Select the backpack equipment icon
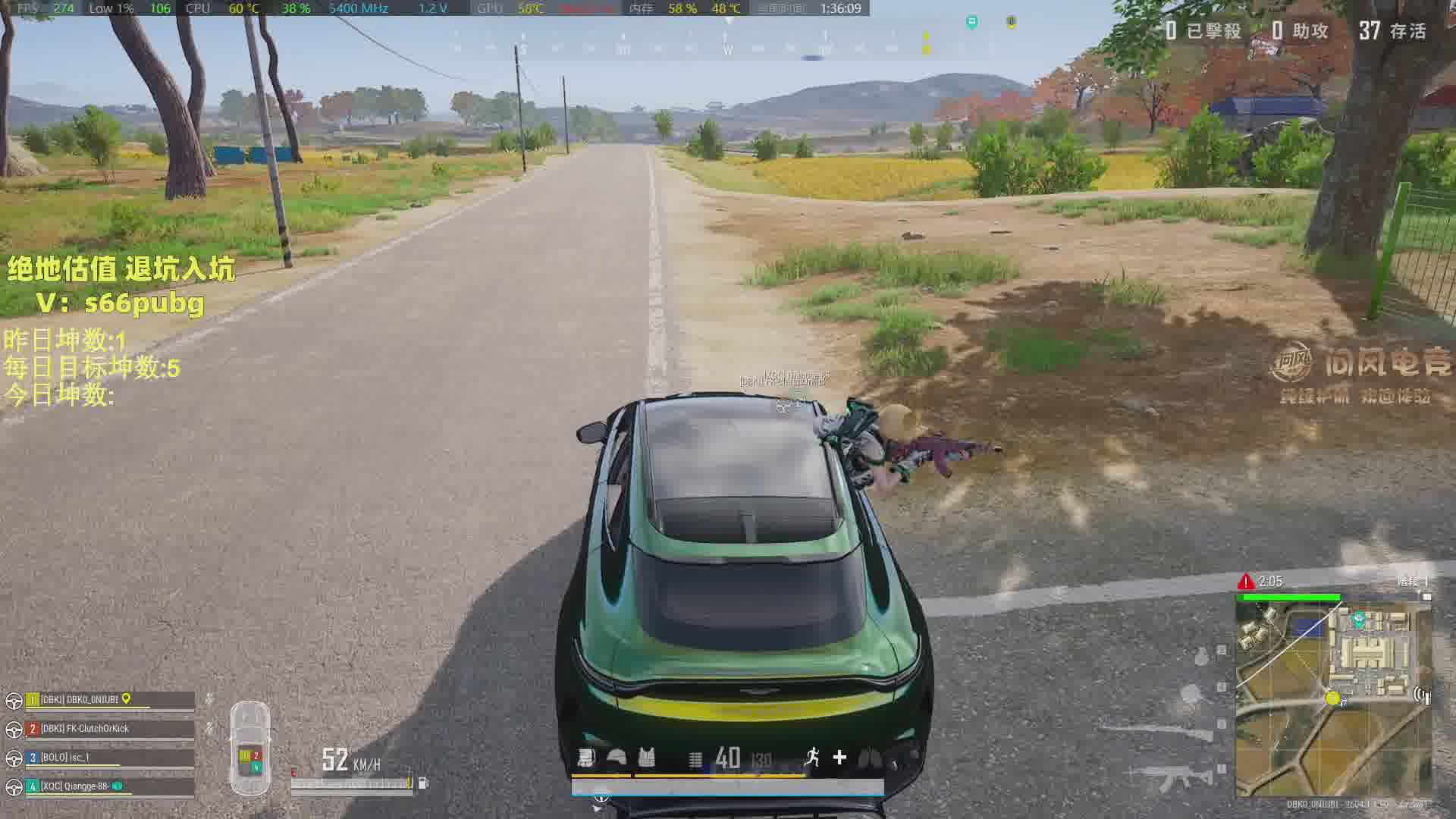 click(586, 758)
